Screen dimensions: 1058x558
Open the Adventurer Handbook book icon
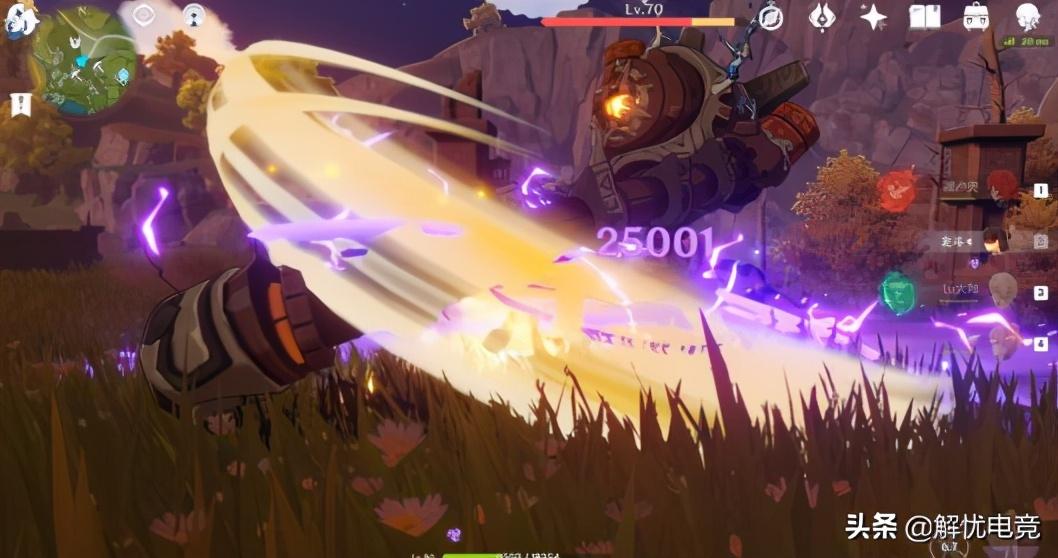(x=925, y=16)
